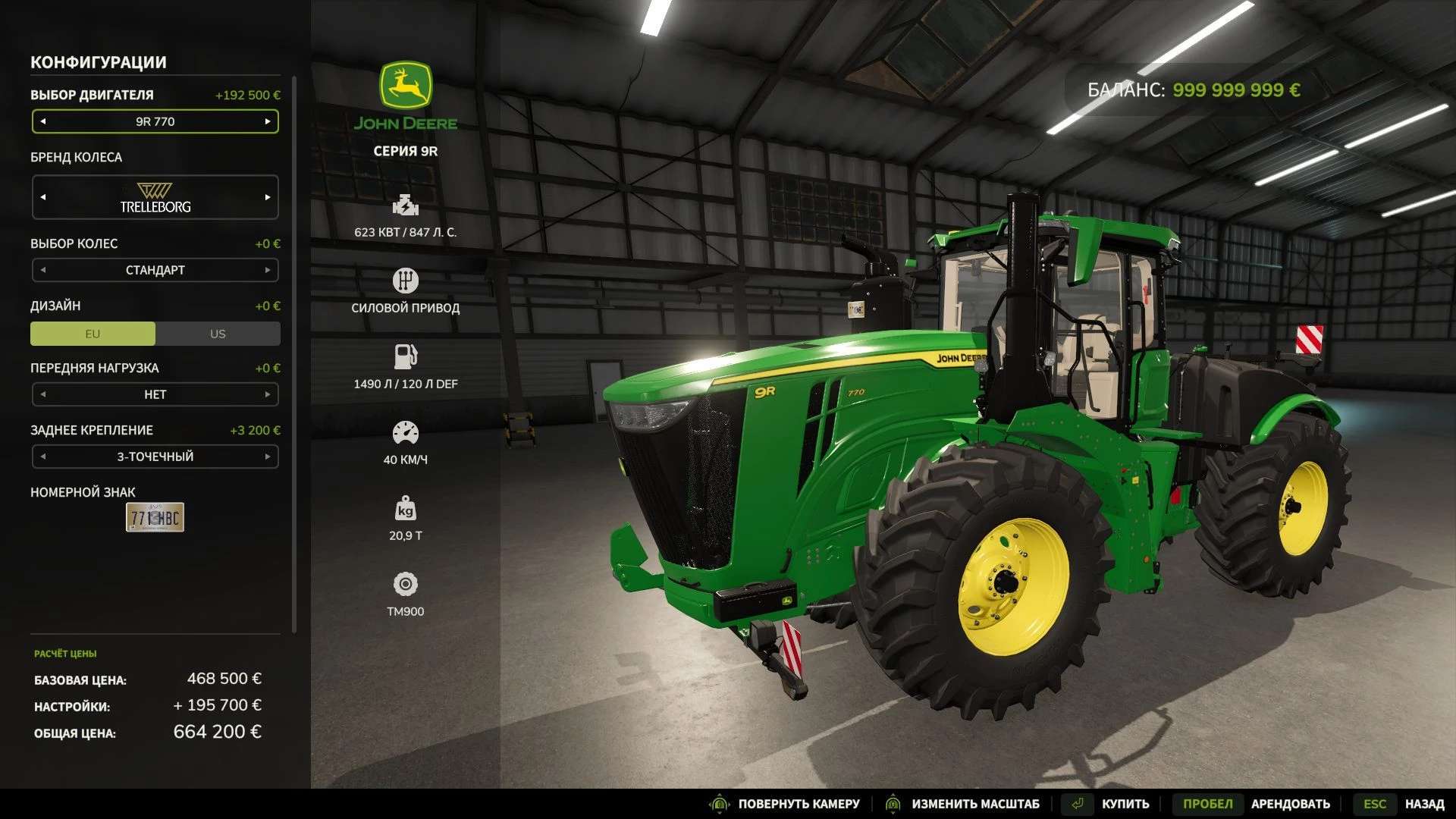1456x819 pixels.
Task: Open the license plate editor
Action: tap(155, 517)
